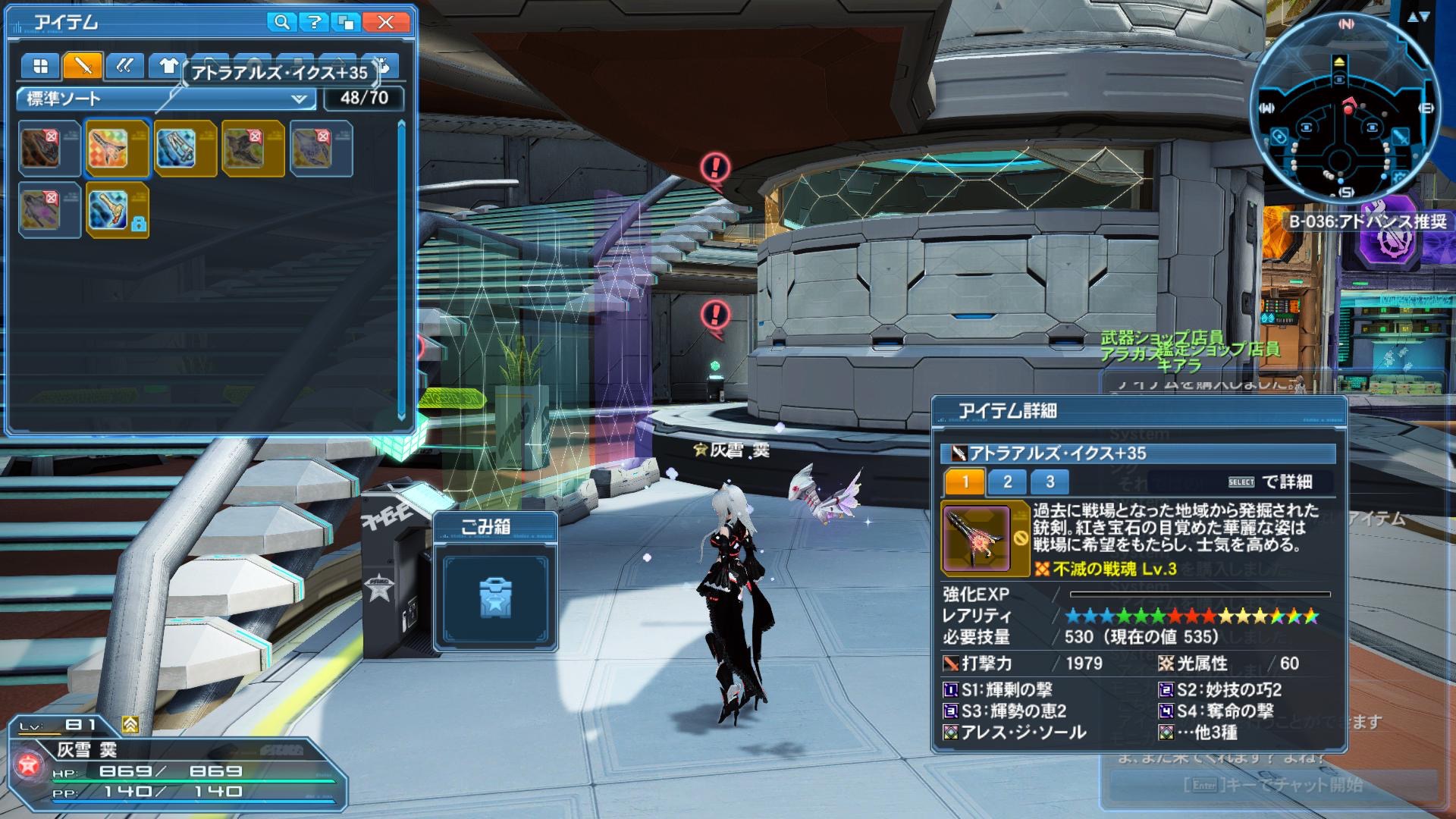Open the shirt costume tab
The width and height of the screenshot is (1456, 819).
[x=167, y=66]
